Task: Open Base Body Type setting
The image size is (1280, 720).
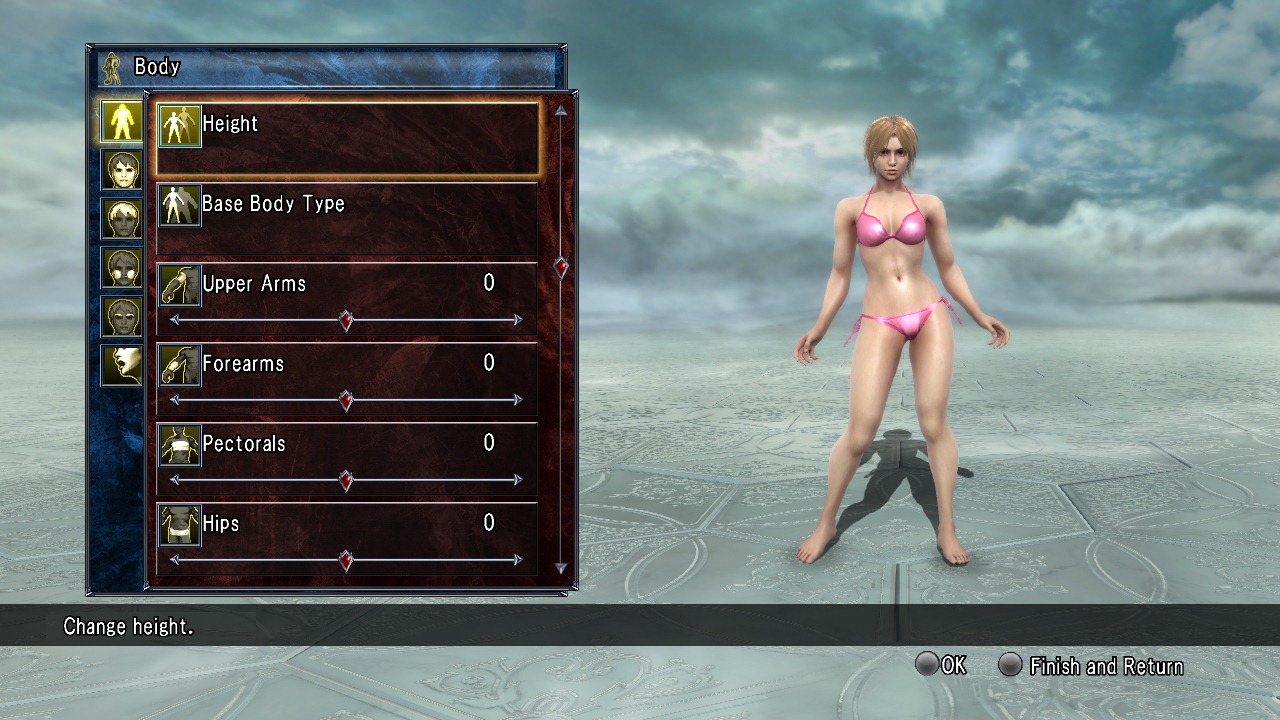Action: [x=347, y=217]
